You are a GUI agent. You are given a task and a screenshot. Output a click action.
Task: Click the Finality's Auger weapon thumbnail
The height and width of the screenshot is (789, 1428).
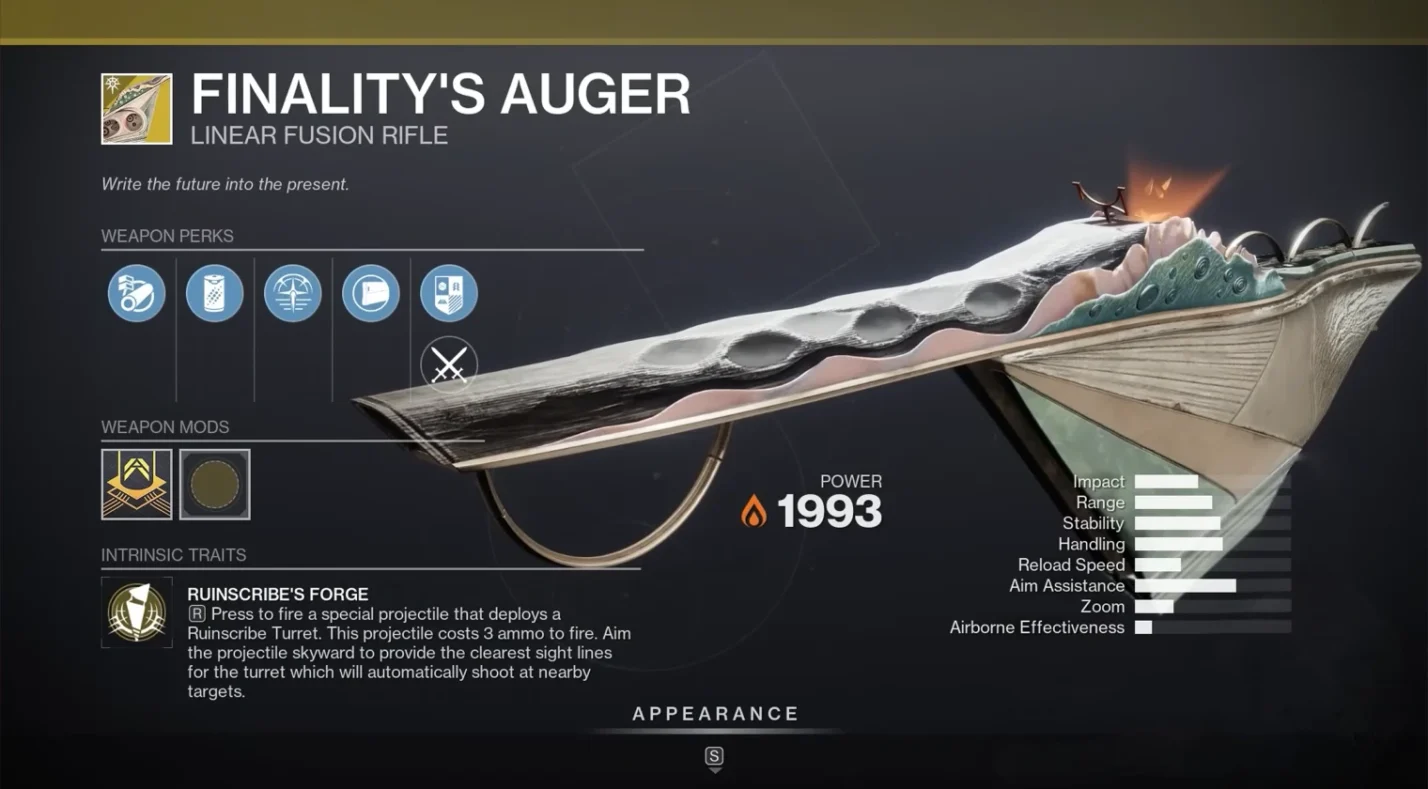tap(136, 108)
